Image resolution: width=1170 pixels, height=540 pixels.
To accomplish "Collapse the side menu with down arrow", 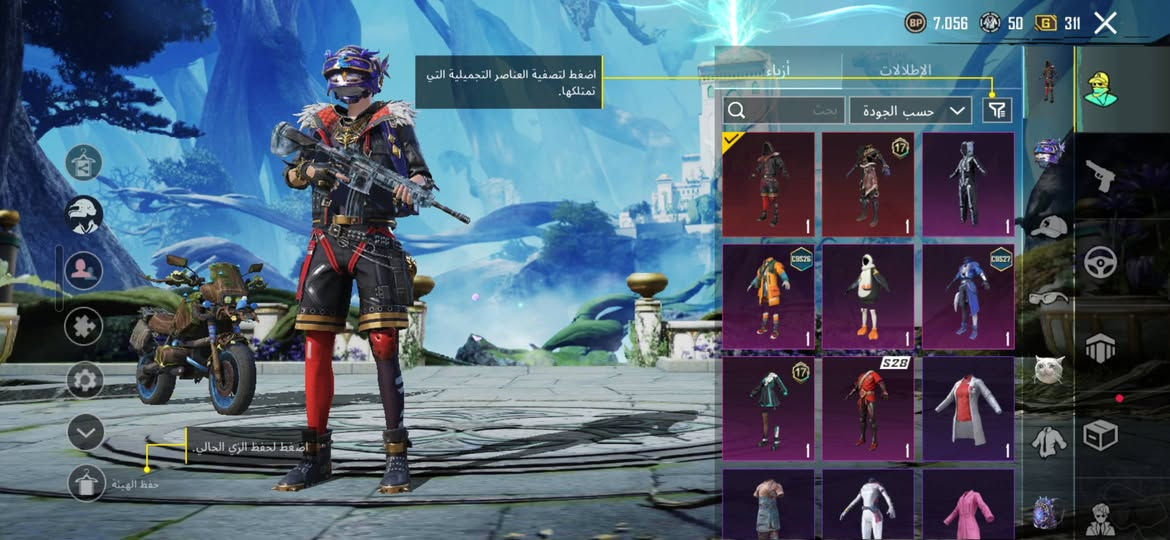I will pyautogui.click(x=86, y=433).
